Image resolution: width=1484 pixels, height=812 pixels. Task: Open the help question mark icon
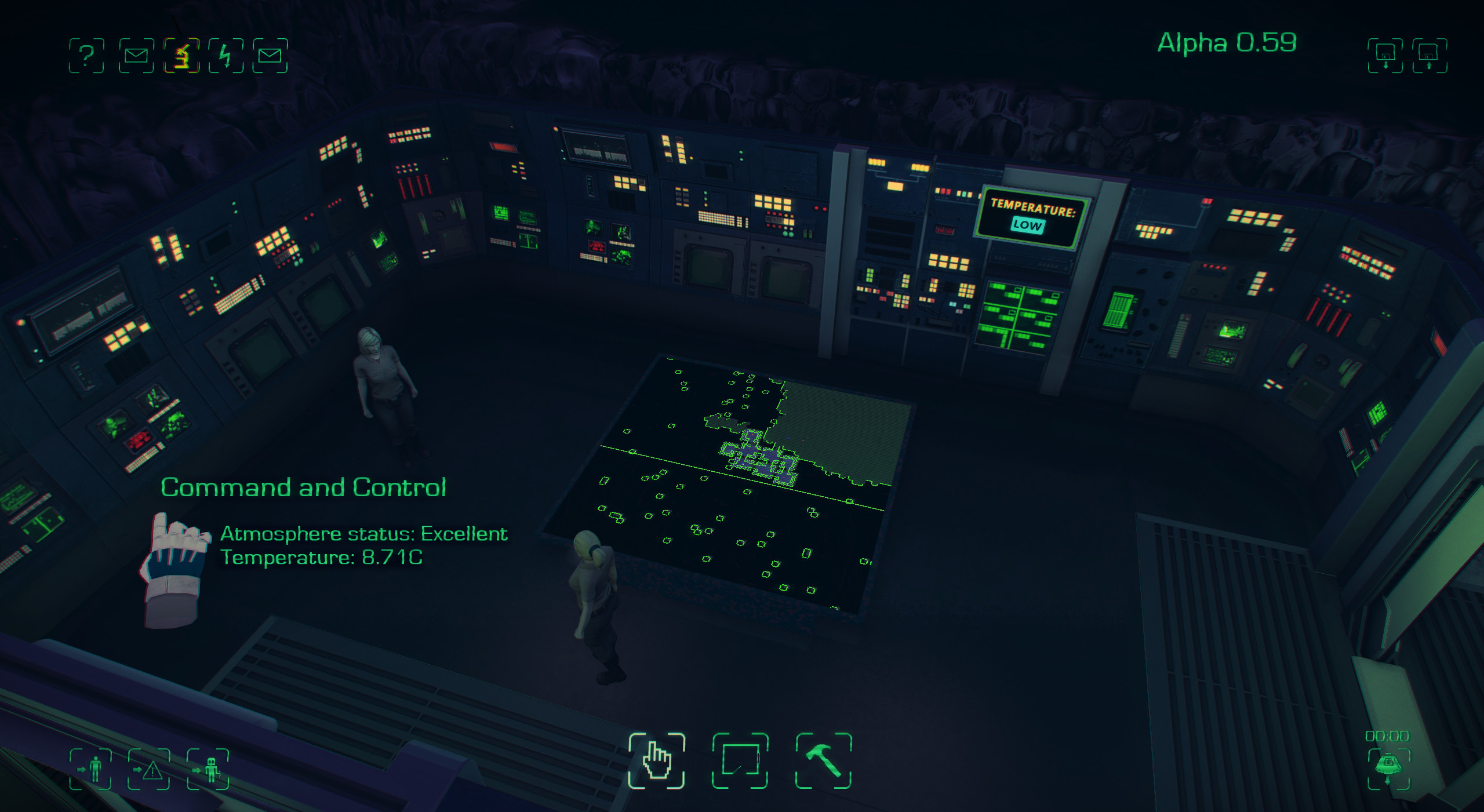[x=87, y=56]
